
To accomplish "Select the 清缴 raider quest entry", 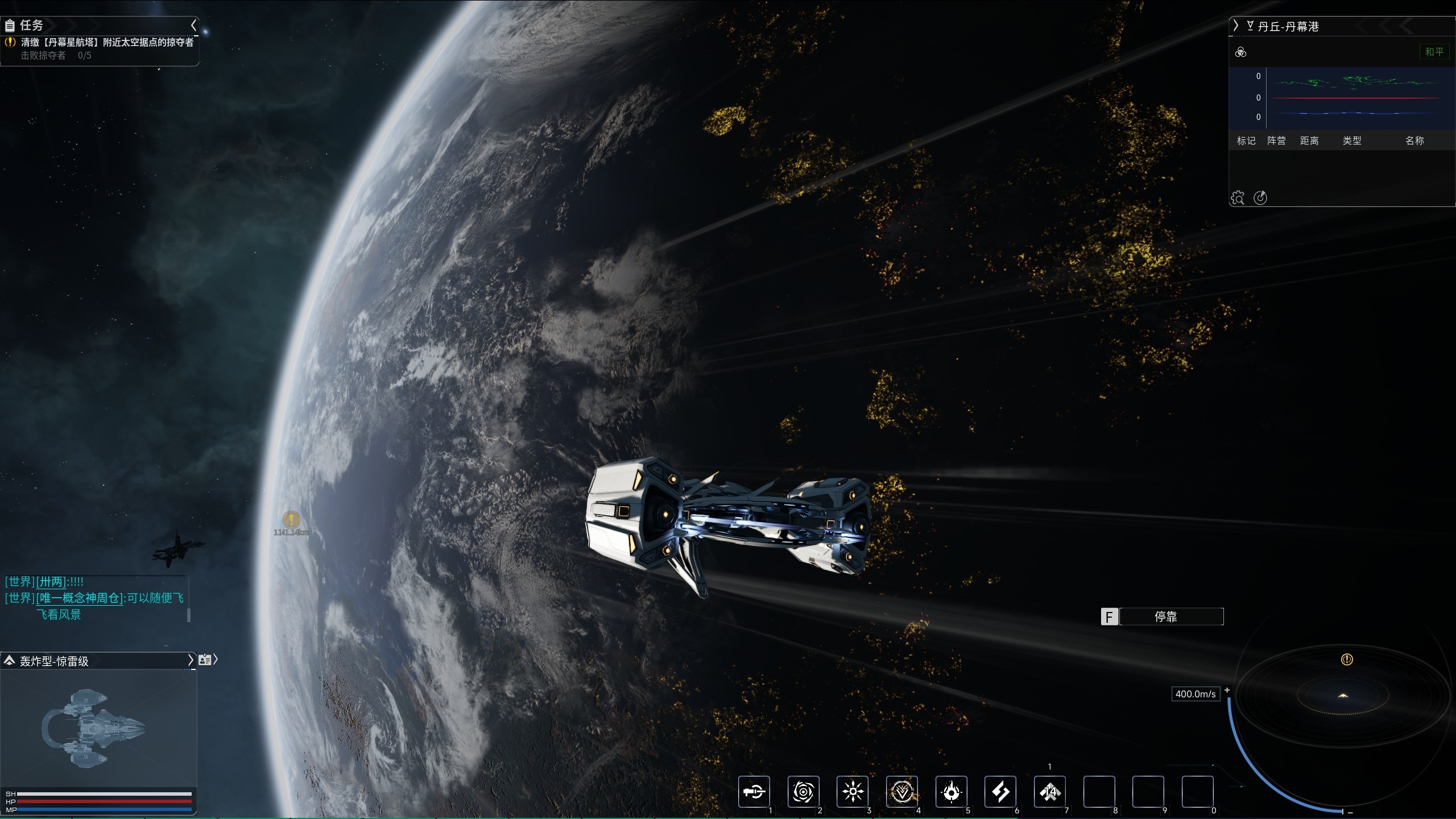I will coord(107,42).
